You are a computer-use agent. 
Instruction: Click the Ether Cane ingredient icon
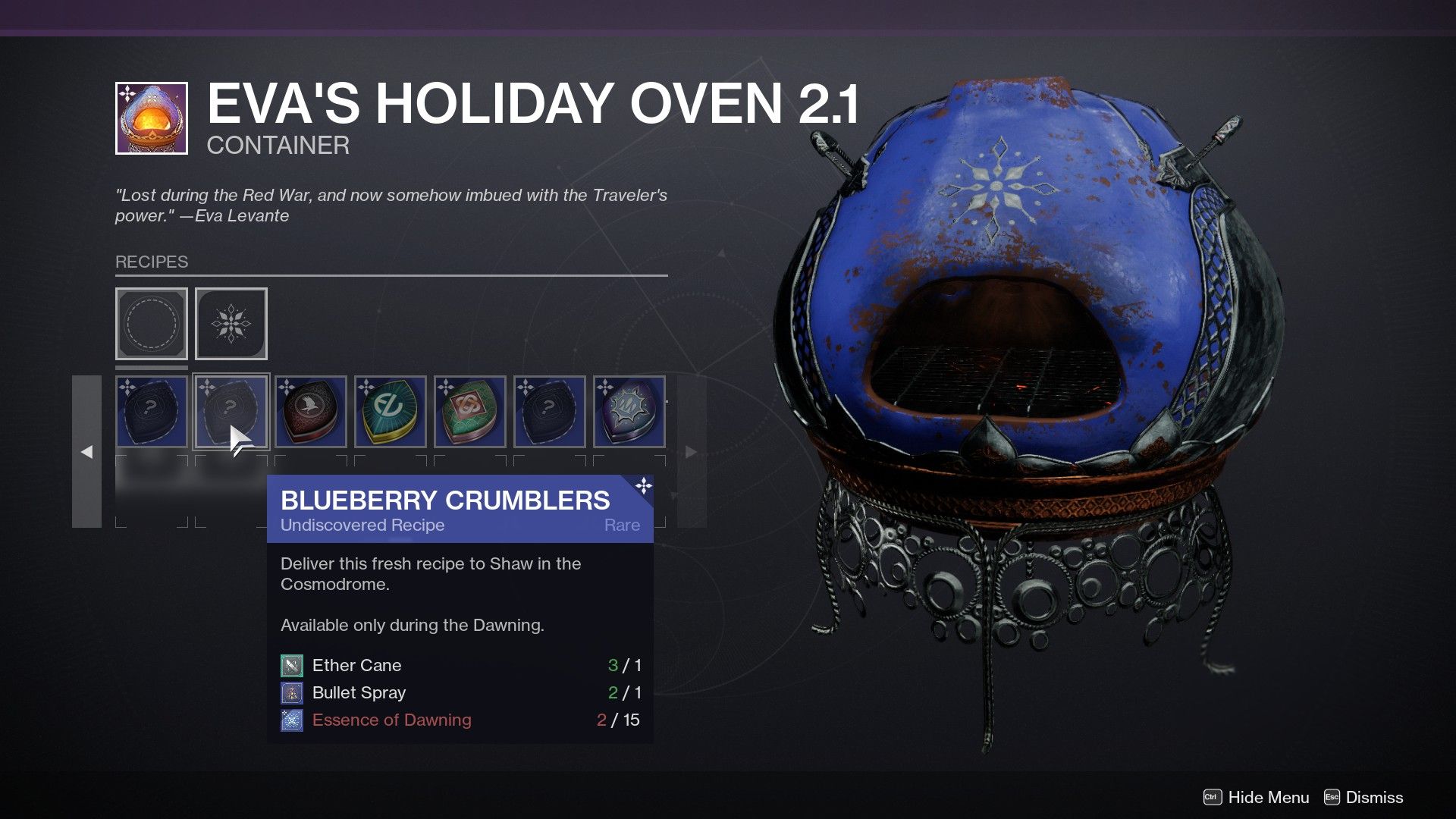(x=292, y=665)
